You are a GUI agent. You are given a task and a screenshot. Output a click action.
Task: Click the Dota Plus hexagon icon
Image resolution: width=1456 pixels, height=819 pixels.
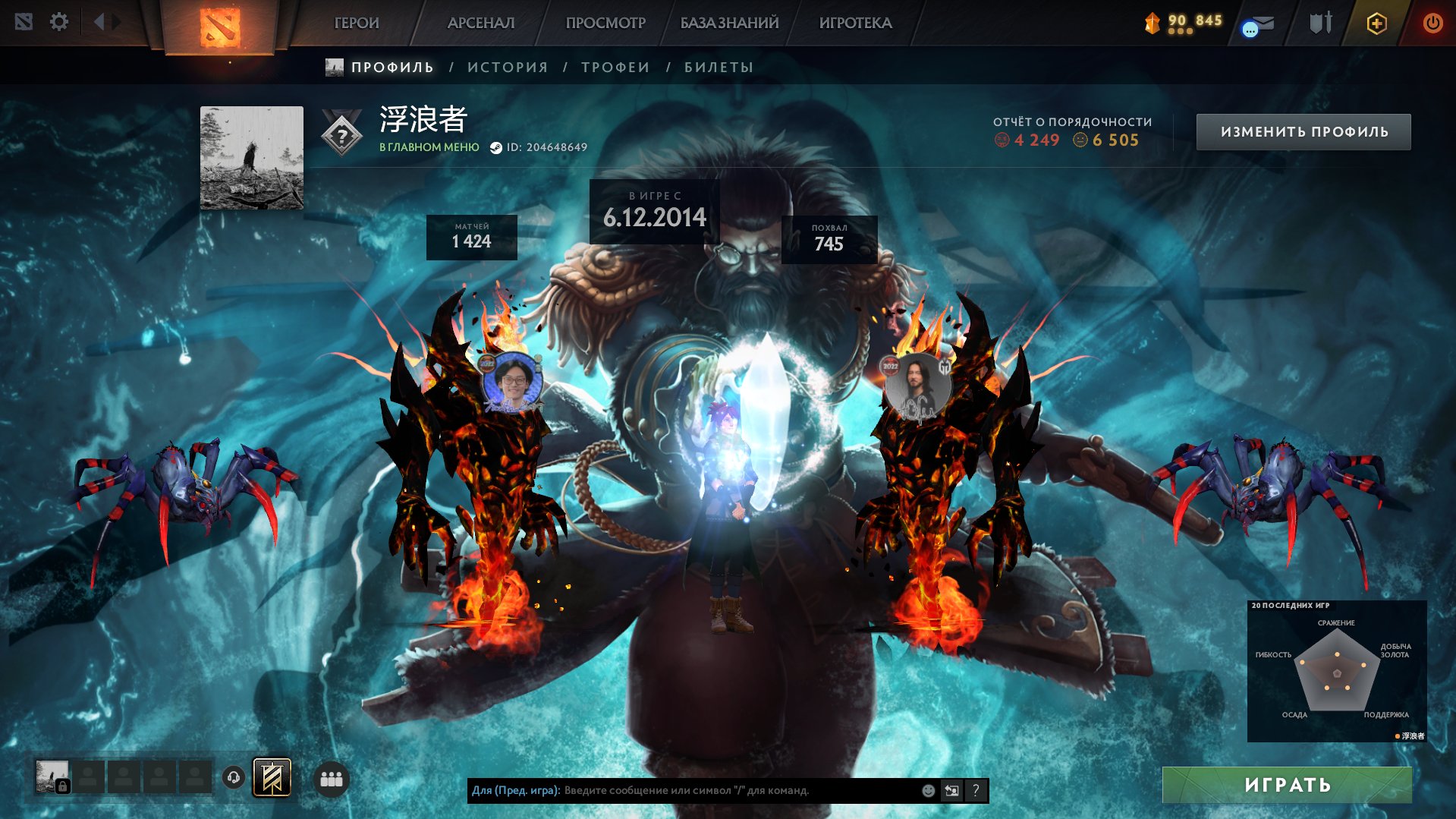coord(1377,23)
